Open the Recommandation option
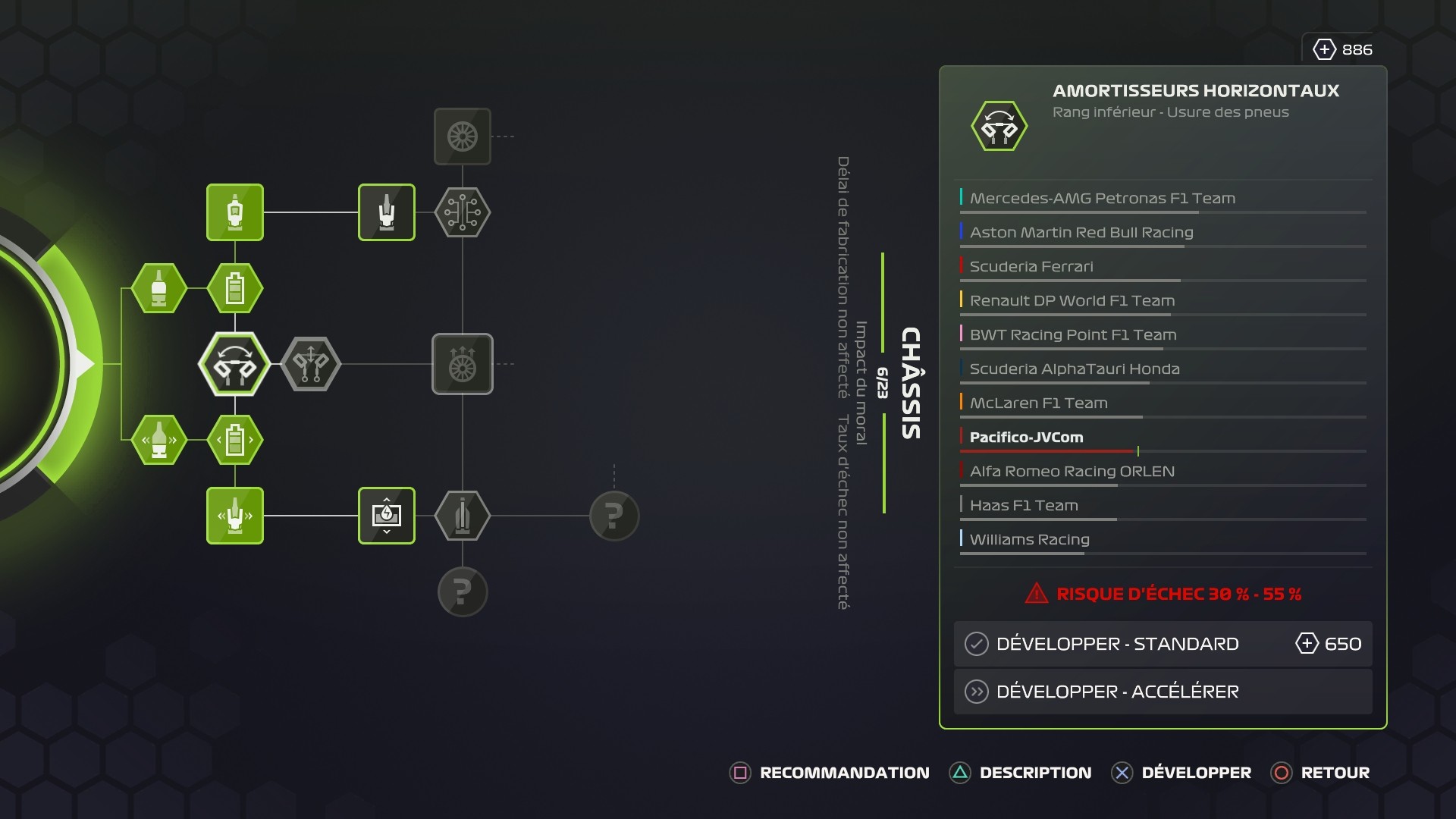 point(830,773)
